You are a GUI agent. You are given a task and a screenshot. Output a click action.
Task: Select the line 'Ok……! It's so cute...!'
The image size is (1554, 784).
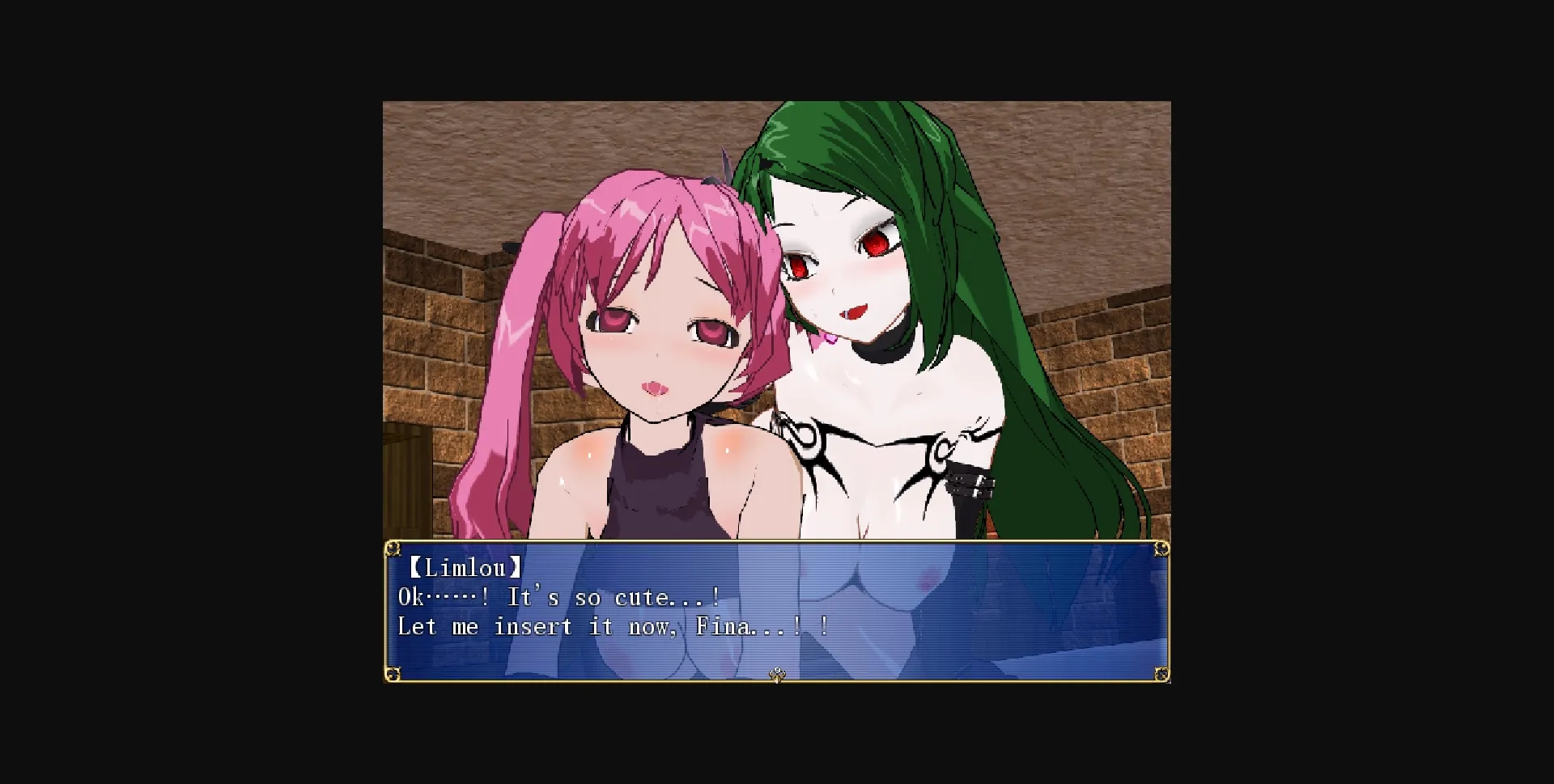click(x=558, y=597)
